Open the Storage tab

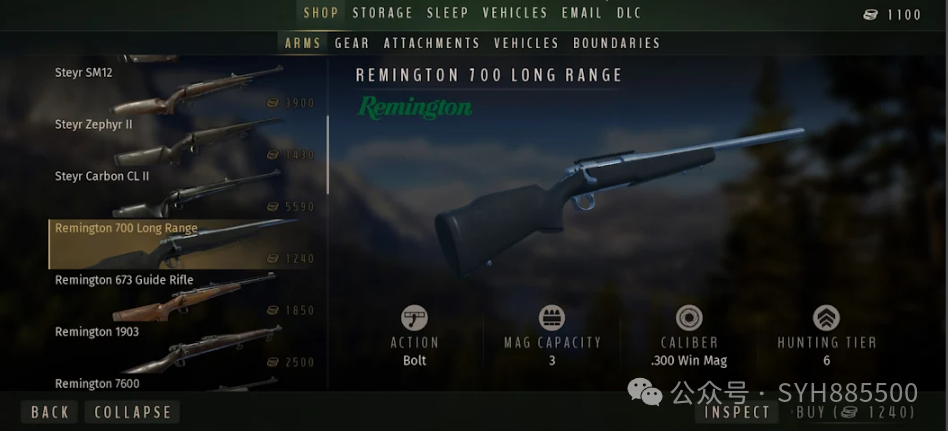[x=383, y=13]
